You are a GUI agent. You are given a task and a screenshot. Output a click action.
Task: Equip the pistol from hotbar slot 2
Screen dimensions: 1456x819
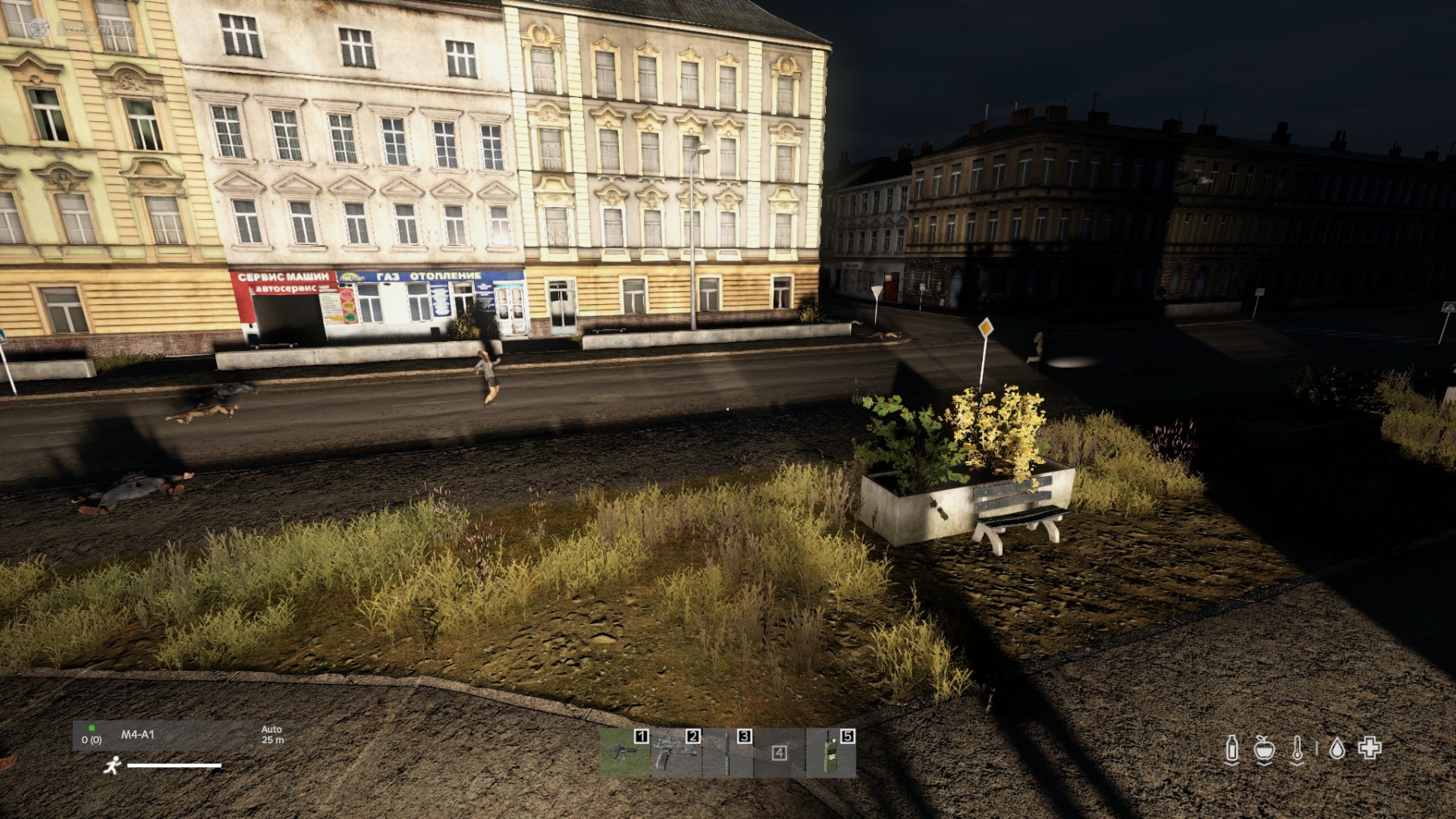(x=675, y=753)
